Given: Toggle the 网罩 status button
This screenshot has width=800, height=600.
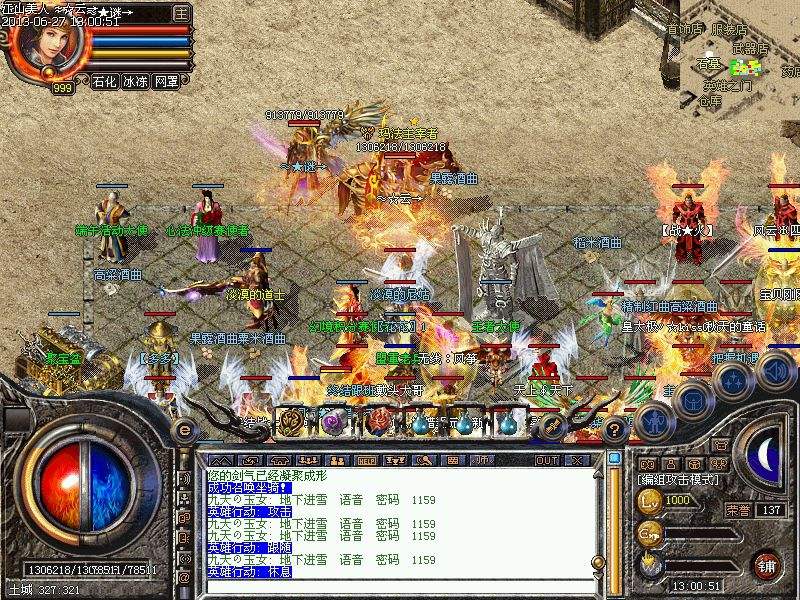Looking at the screenshot, I should point(166,81).
